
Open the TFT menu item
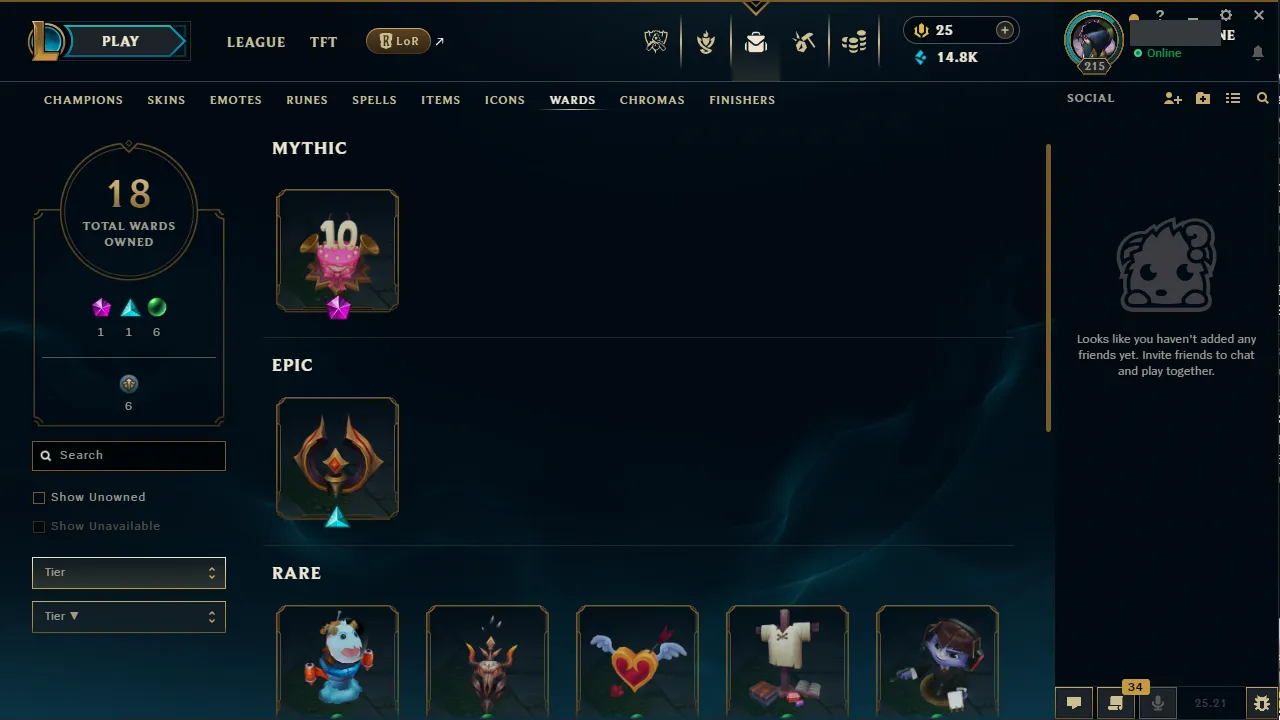pos(323,42)
